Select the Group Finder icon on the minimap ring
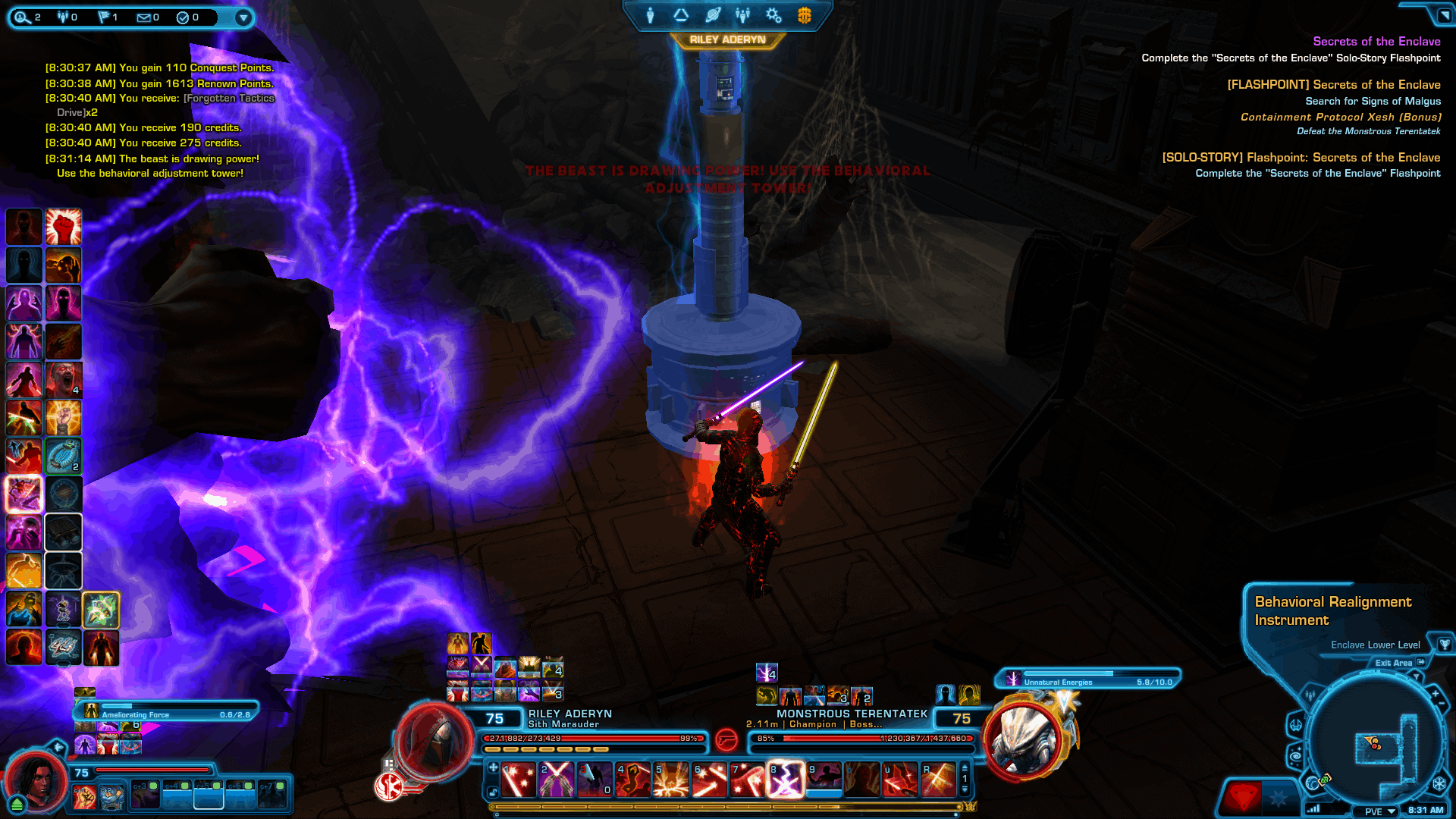This screenshot has width=1456, height=819. (1310, 695)
